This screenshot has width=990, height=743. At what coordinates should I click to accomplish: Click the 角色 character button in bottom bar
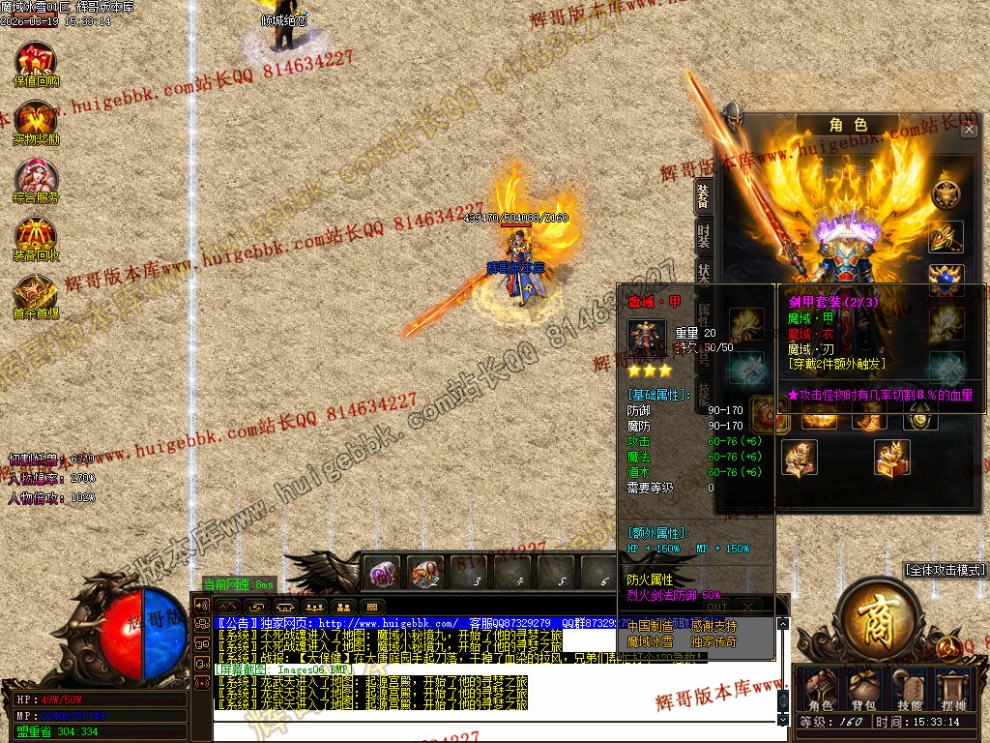point(821,689)
